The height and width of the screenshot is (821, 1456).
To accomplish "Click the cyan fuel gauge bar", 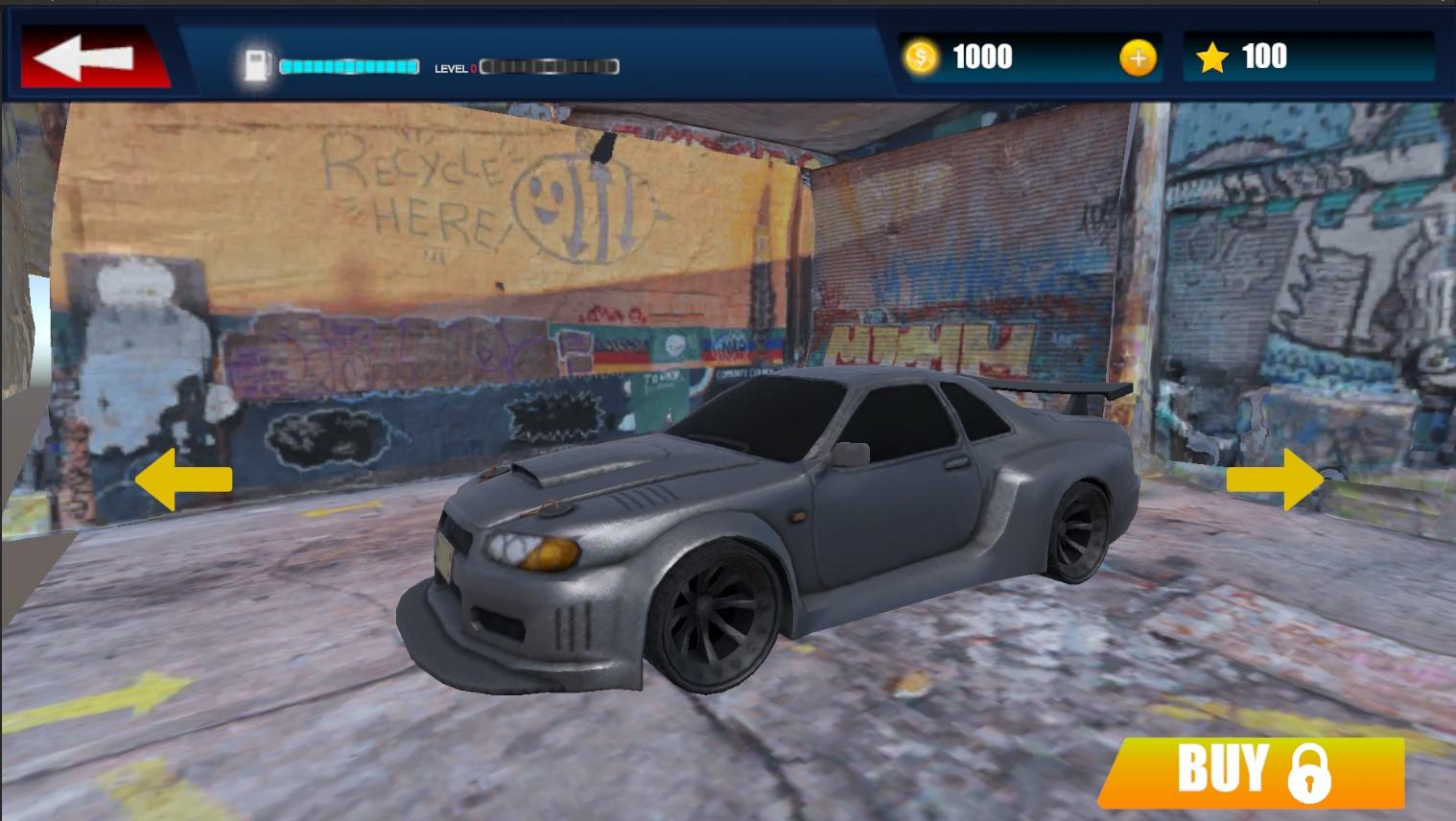I will [x=347, y=66].
